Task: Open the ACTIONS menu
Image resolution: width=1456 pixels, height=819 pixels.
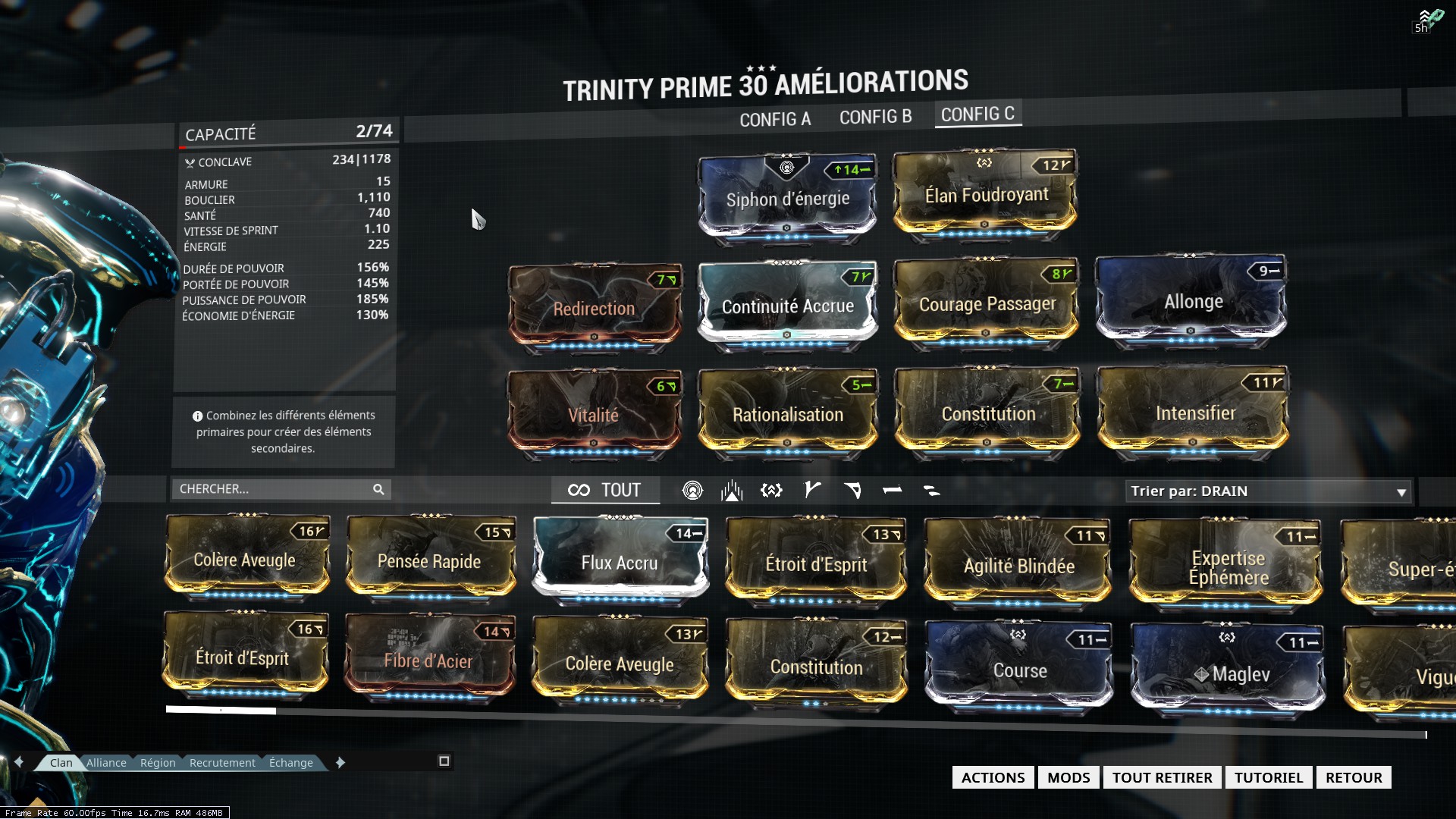Action: 993,777
